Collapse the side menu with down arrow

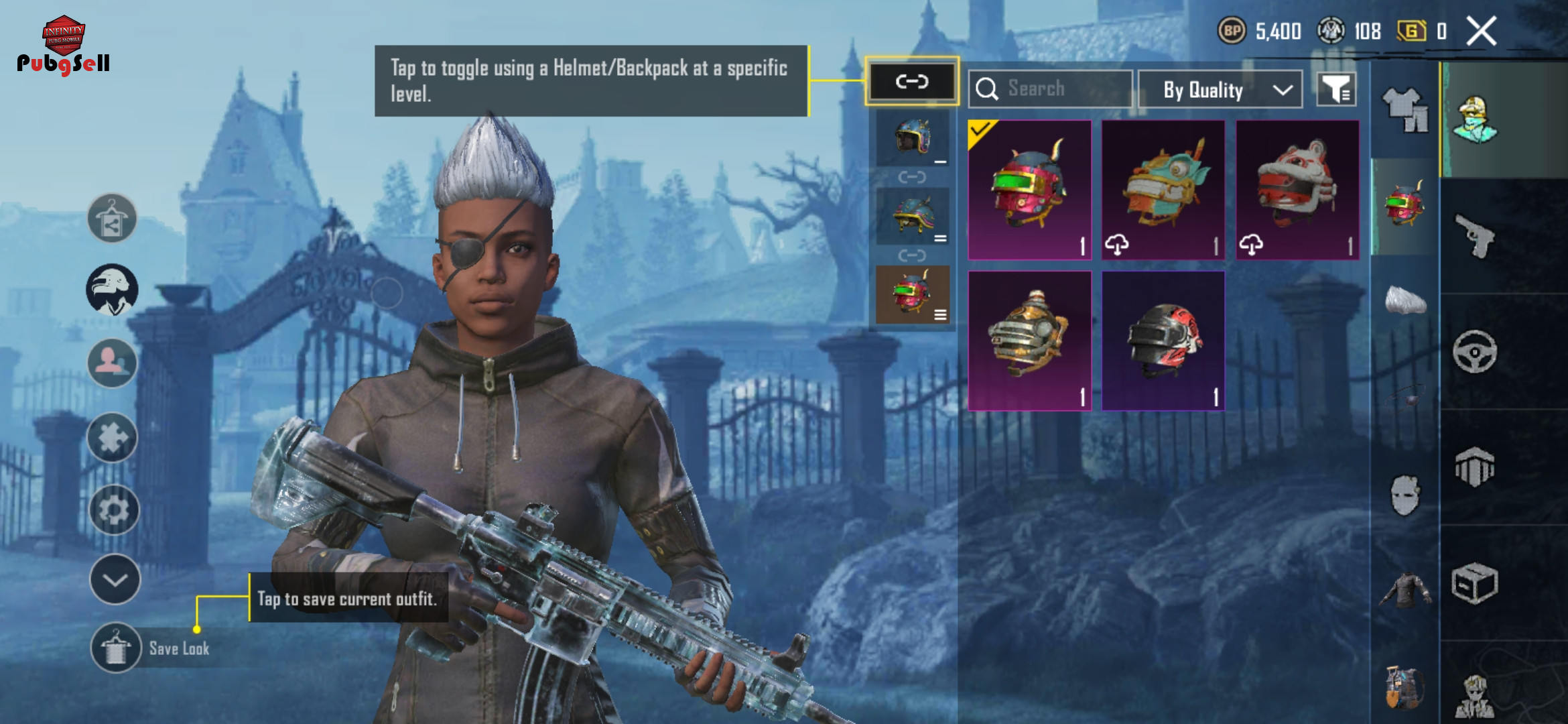click(x=115, y=580)
